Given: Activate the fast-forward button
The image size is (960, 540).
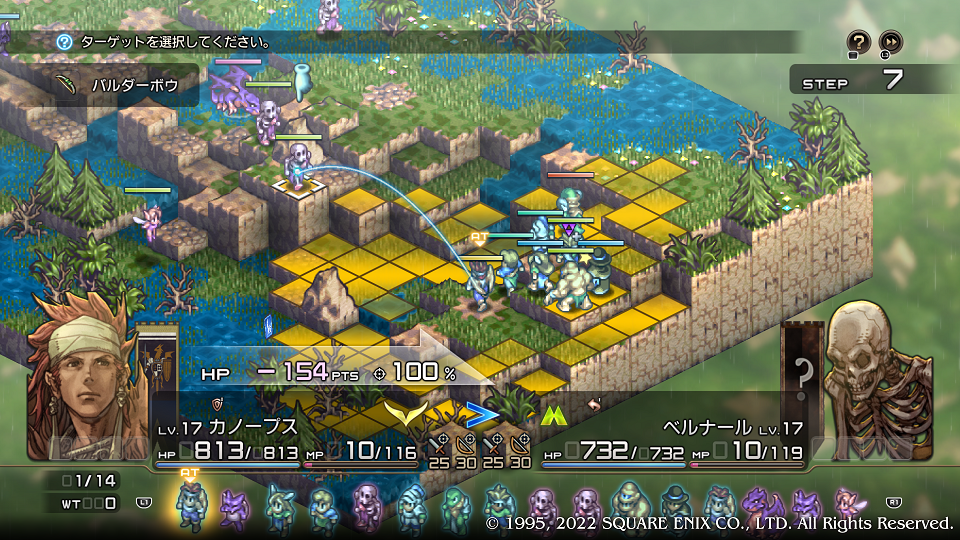Looking at the screenshot, I should [x=890, y=42].
